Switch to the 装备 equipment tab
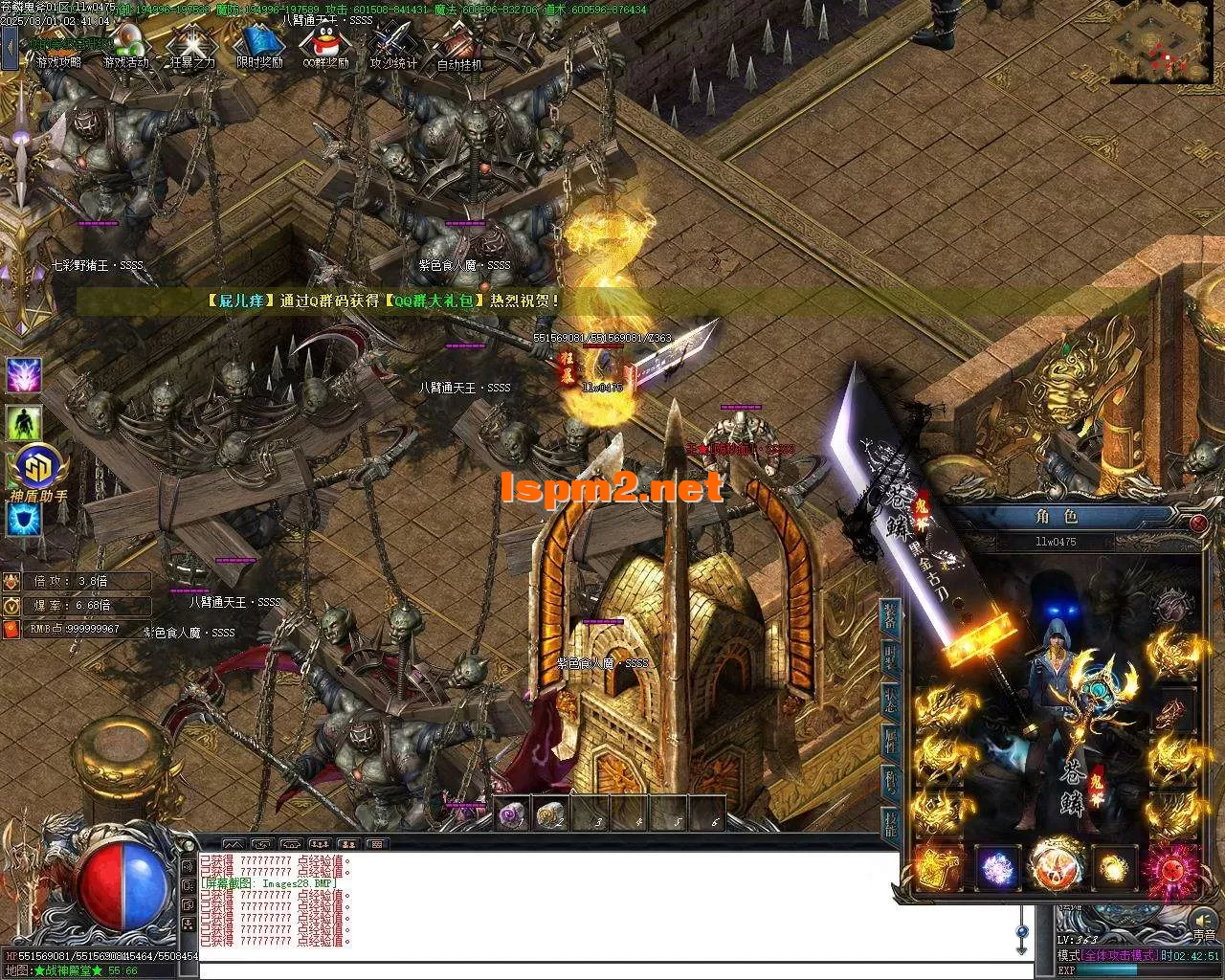The height and width of the screenshot is (980, 1225). pyautogui.click(x=890, y=617)
